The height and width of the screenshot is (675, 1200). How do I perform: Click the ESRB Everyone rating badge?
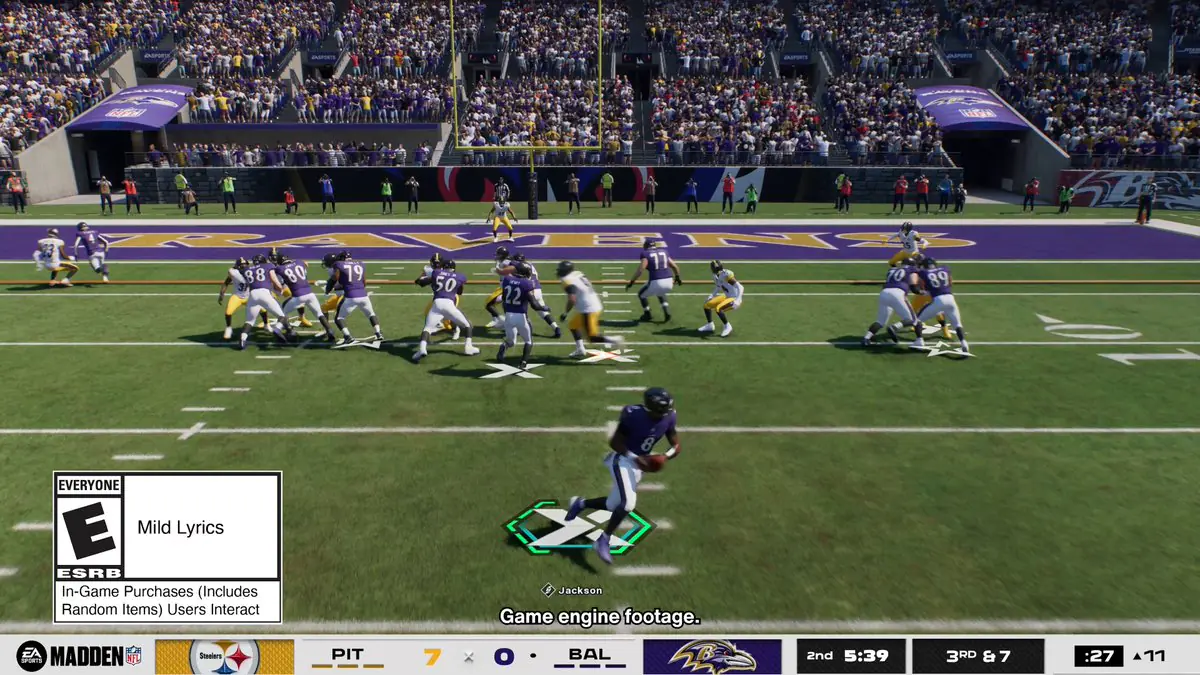pos(89,527)
